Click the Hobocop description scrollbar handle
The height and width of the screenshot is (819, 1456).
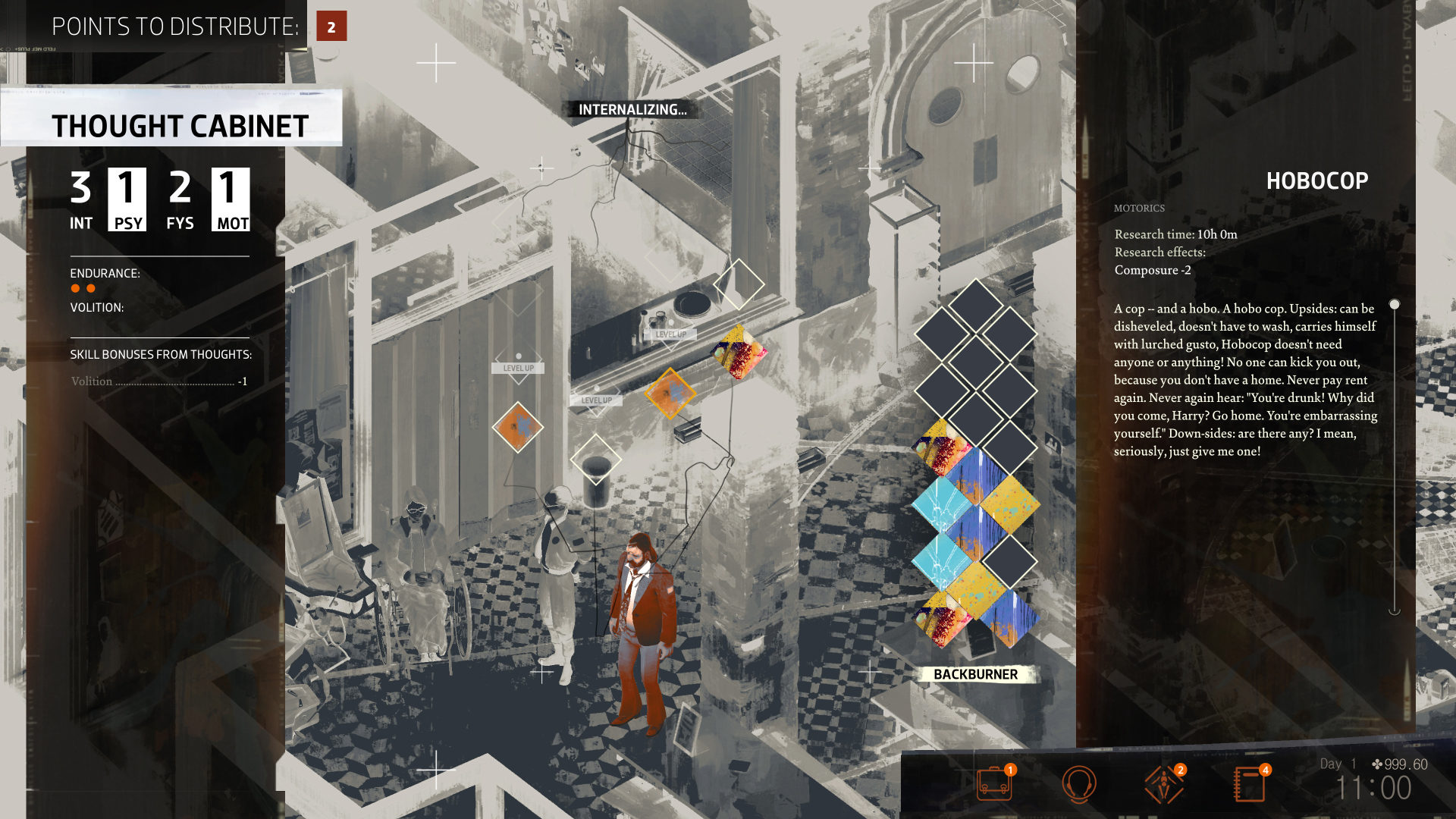point(1394,305)
